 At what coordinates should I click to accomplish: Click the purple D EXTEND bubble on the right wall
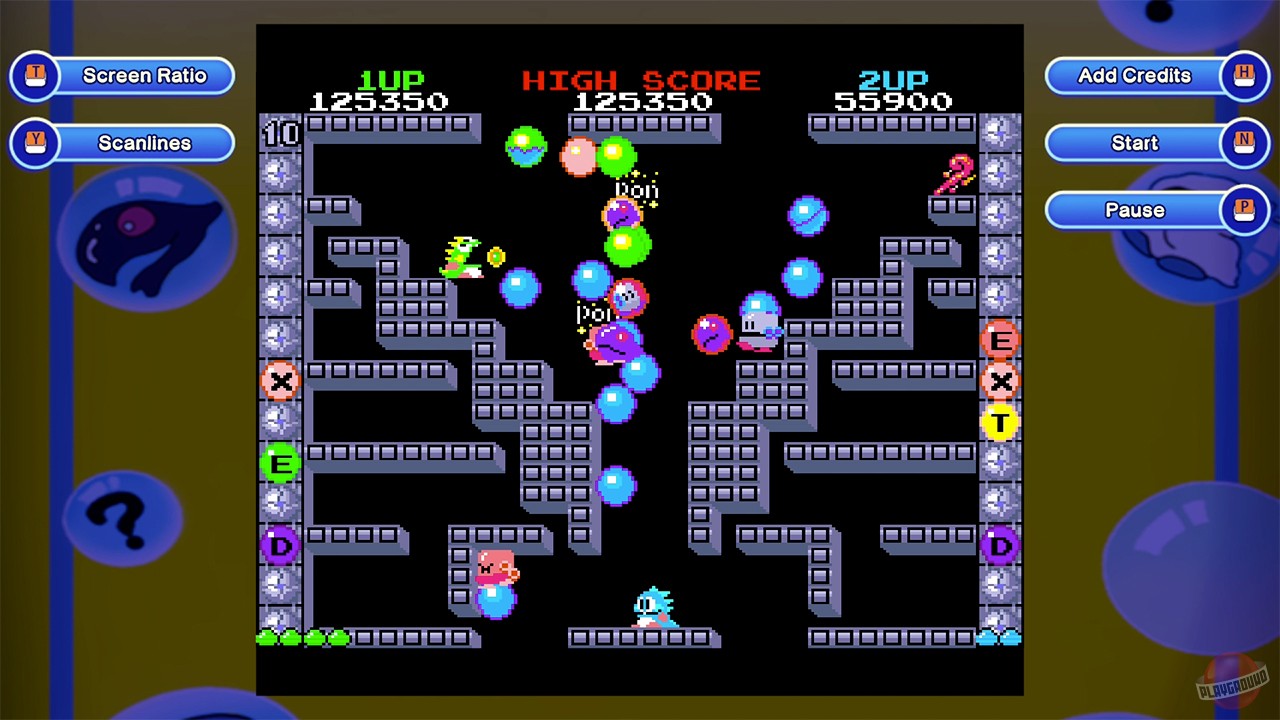pos(1001,546)
